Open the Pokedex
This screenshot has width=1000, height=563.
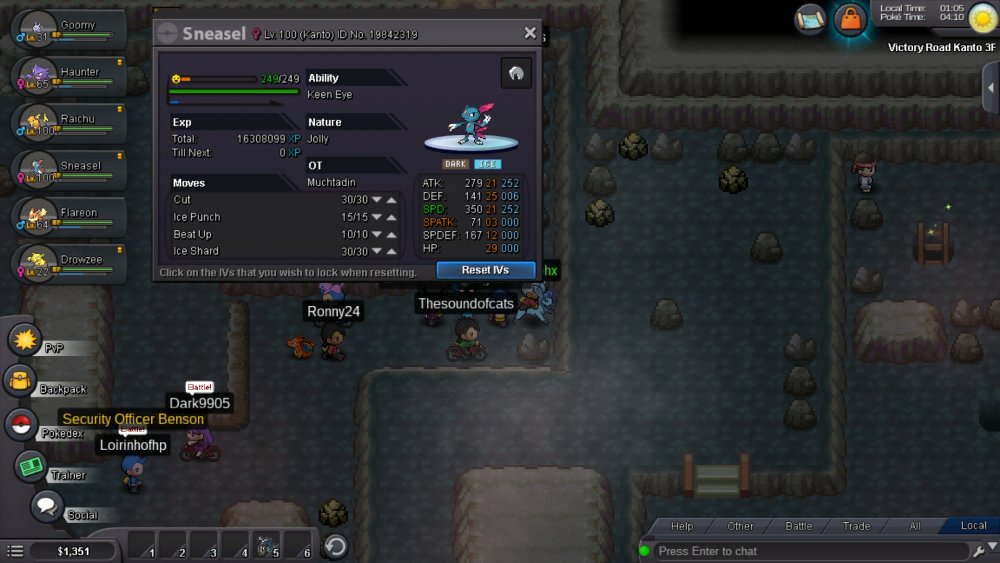pos(22,425)
